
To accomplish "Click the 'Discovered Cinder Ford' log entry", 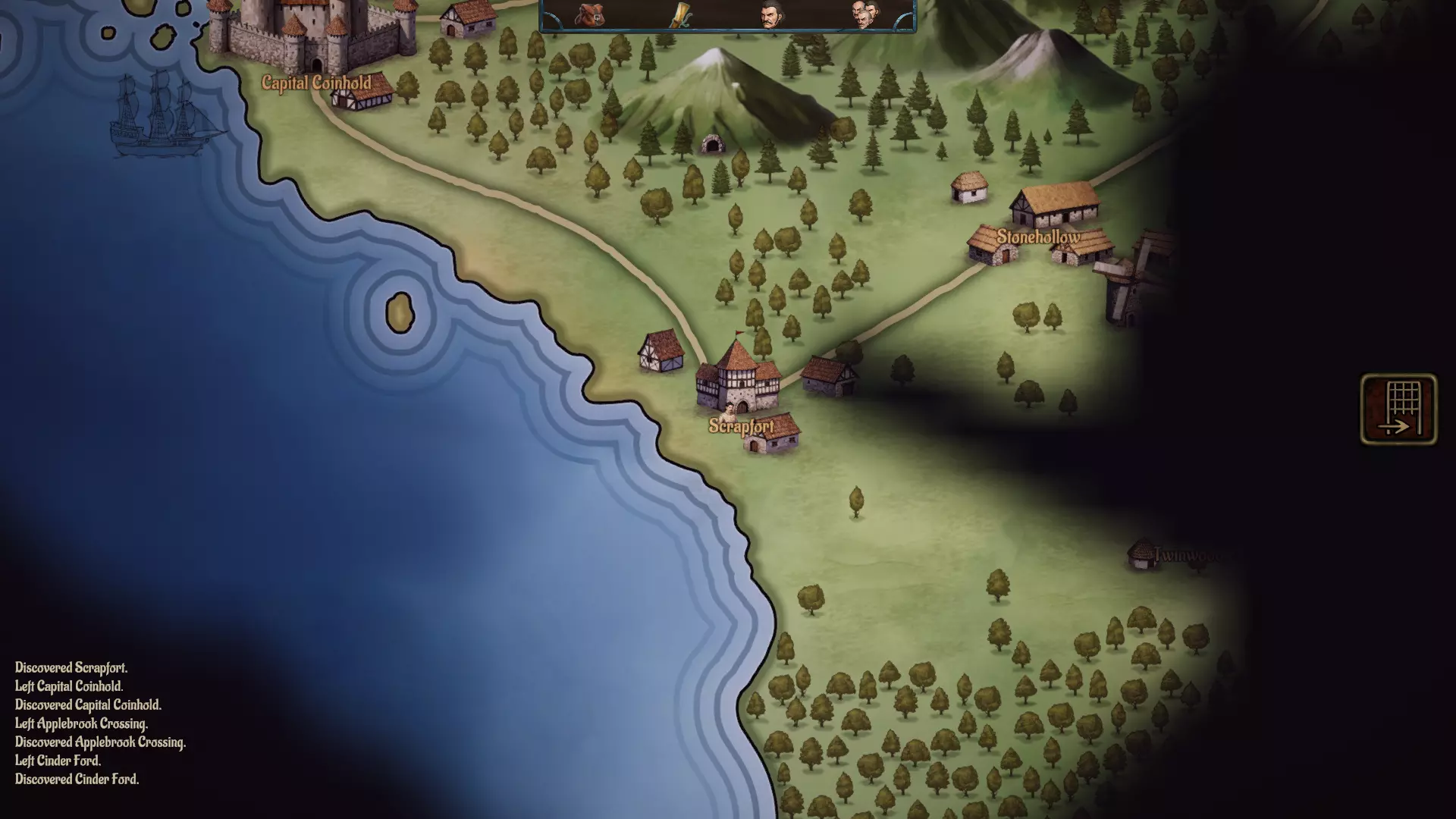I will point(77,780).
